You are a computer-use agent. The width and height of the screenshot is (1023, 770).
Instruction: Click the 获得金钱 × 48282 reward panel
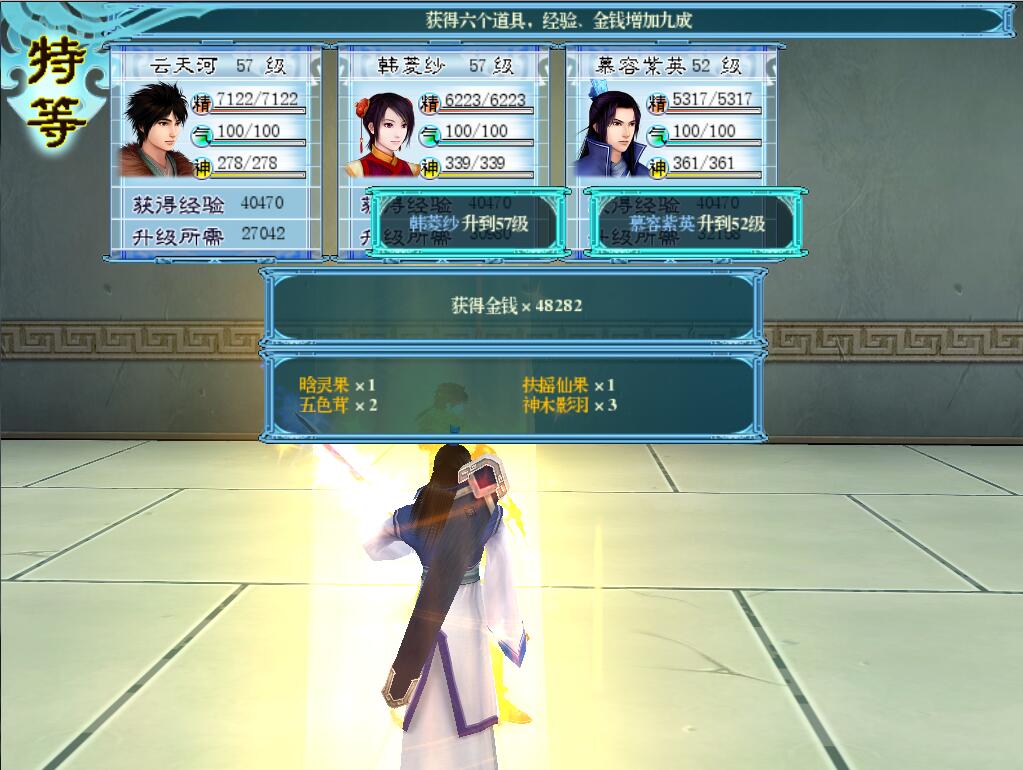point(515,306)
